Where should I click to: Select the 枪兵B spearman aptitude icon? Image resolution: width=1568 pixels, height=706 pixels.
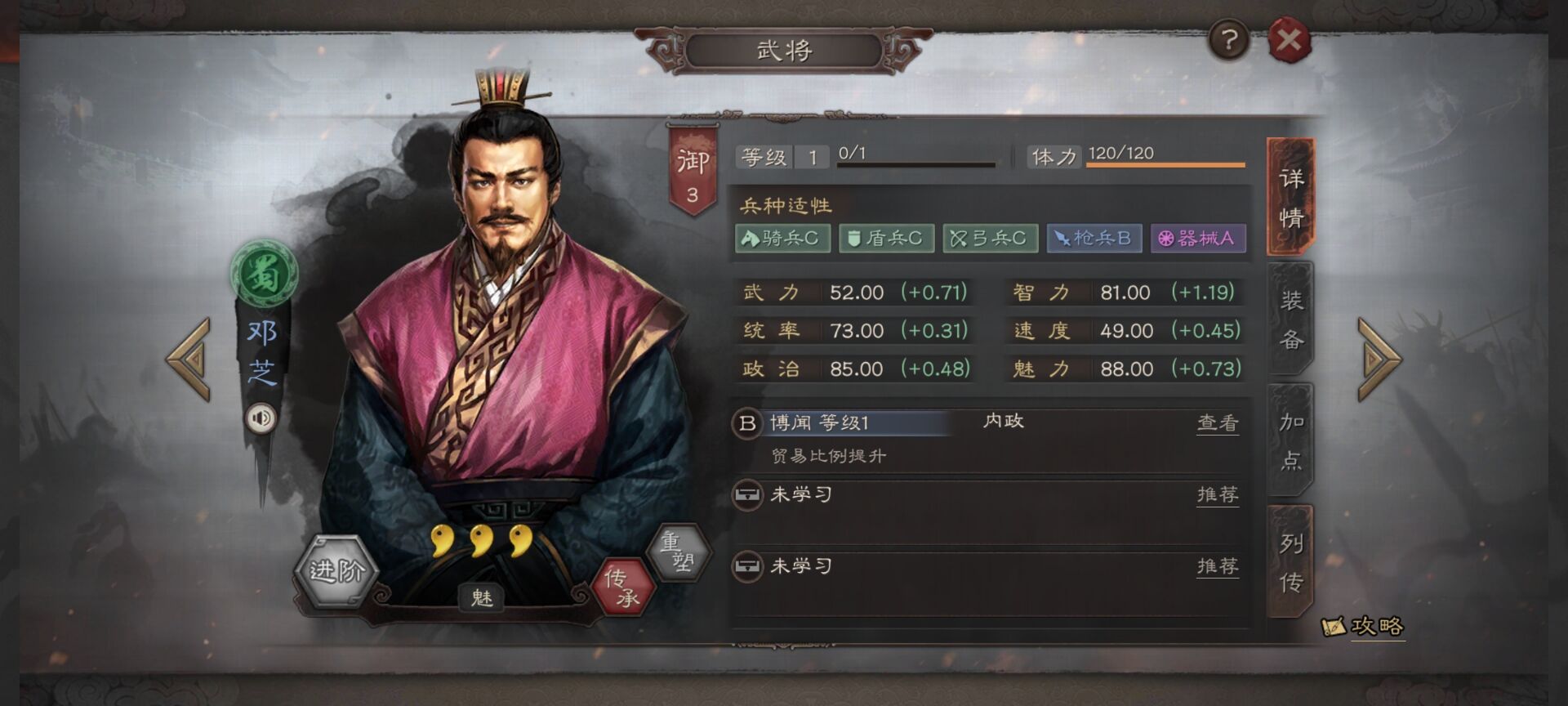[1094, 239]
